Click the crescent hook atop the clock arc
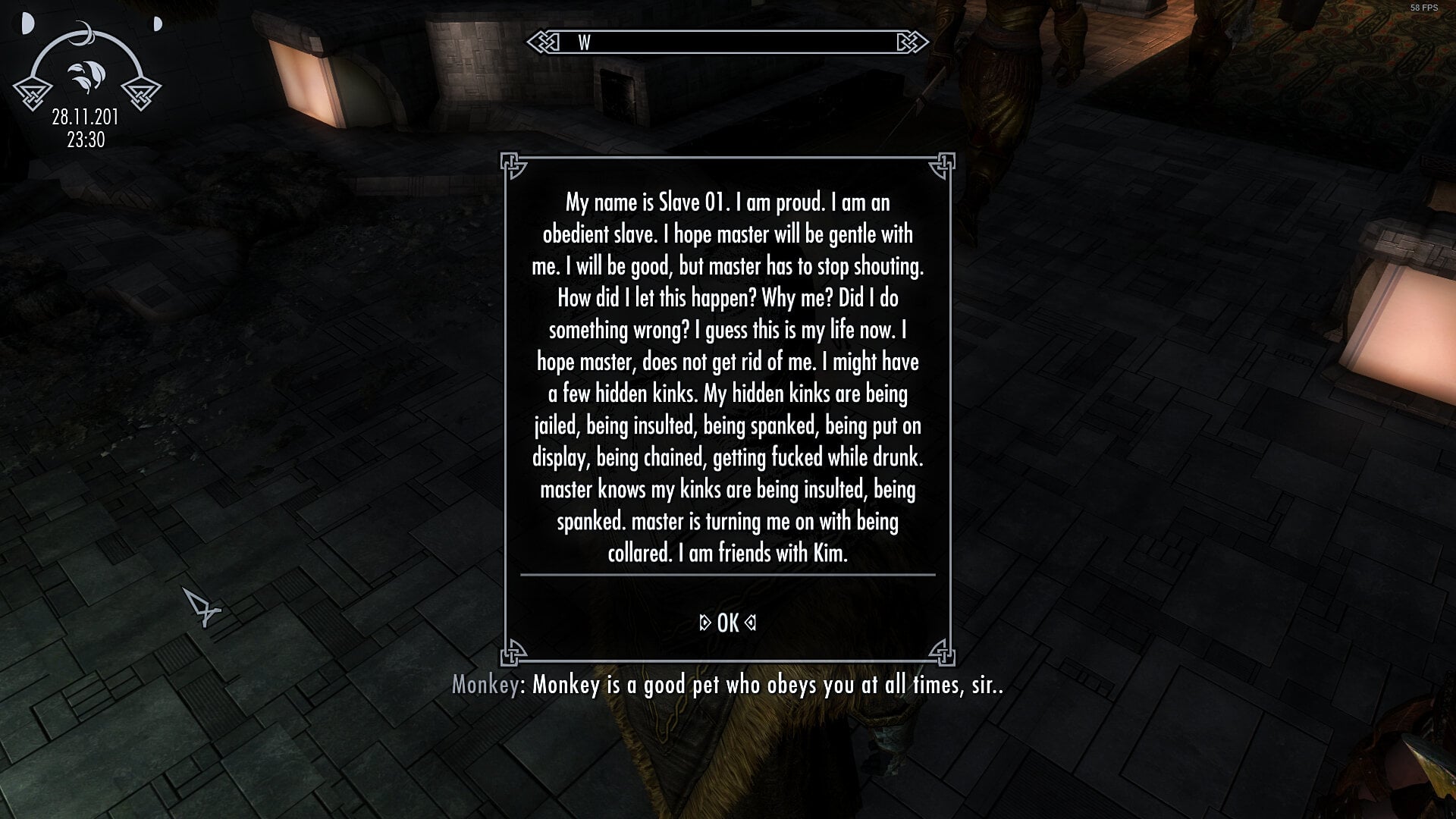 [x=86, y=32]
